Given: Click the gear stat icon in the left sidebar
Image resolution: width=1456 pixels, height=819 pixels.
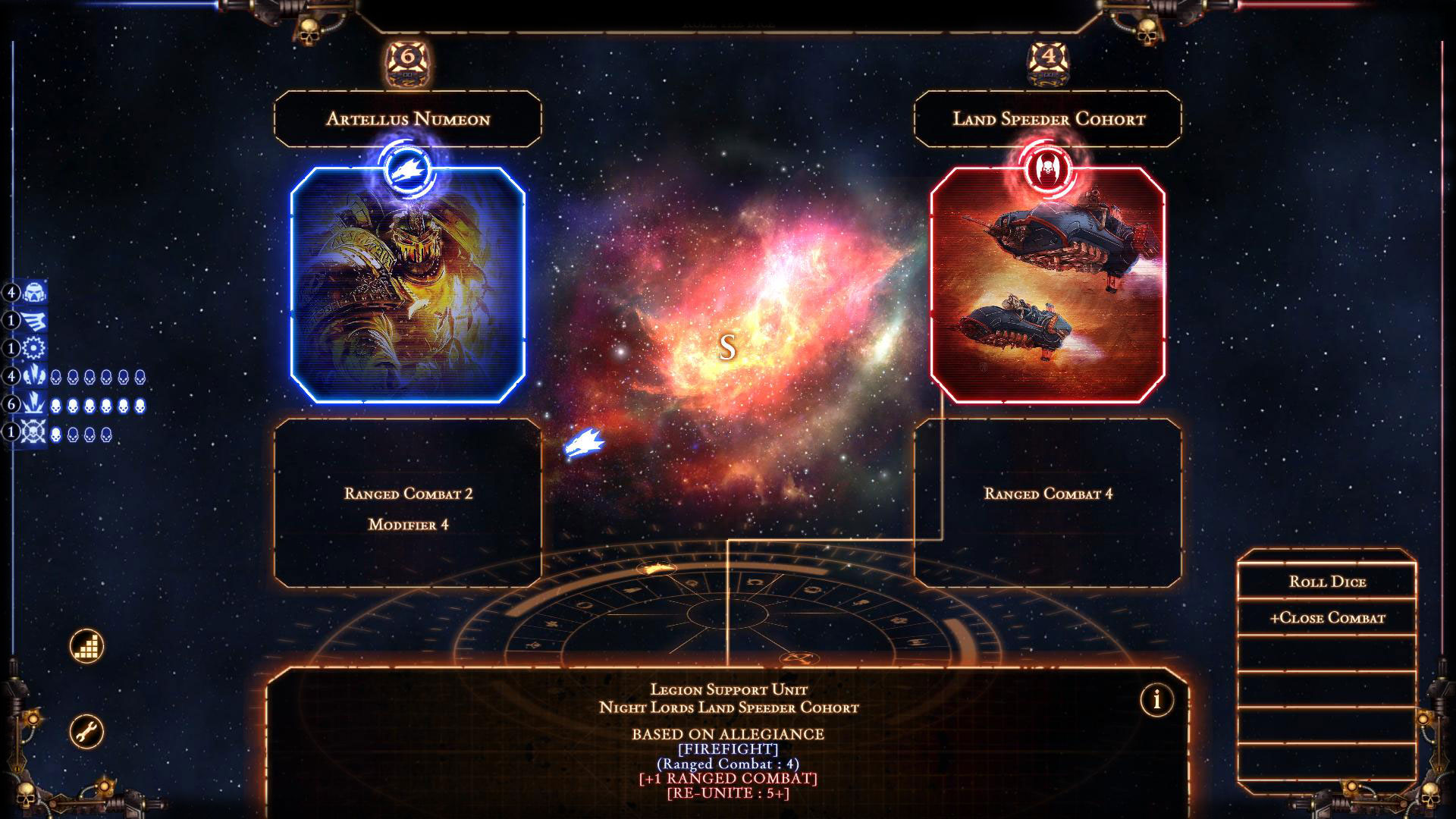Looking at the screenshot, I should [34, 348].
